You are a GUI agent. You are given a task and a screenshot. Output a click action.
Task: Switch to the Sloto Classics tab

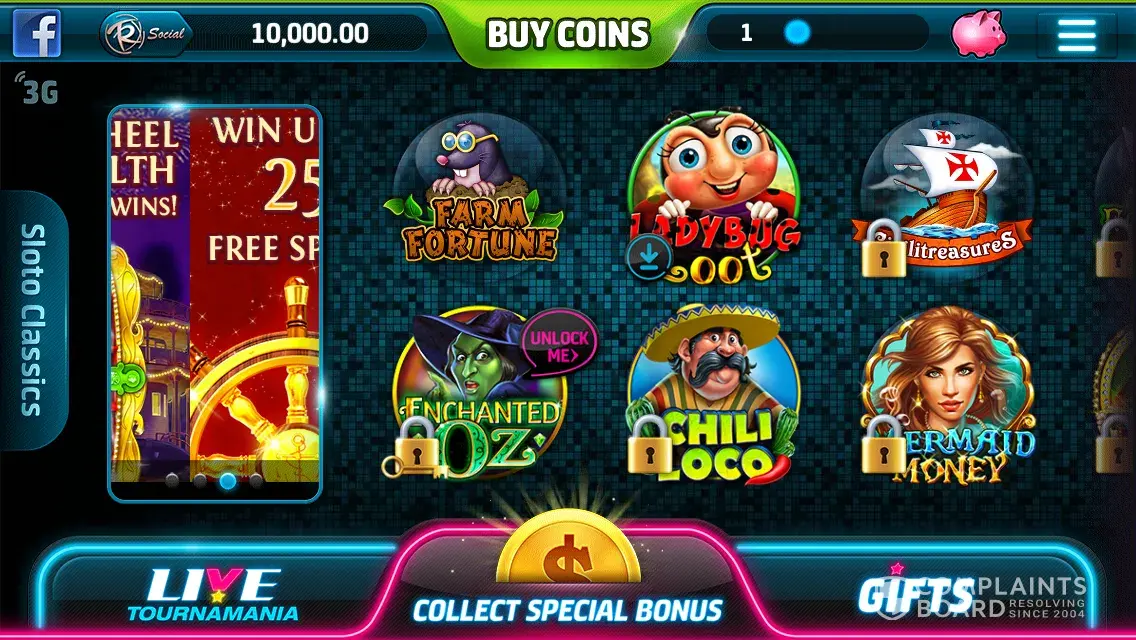point(33,320)
